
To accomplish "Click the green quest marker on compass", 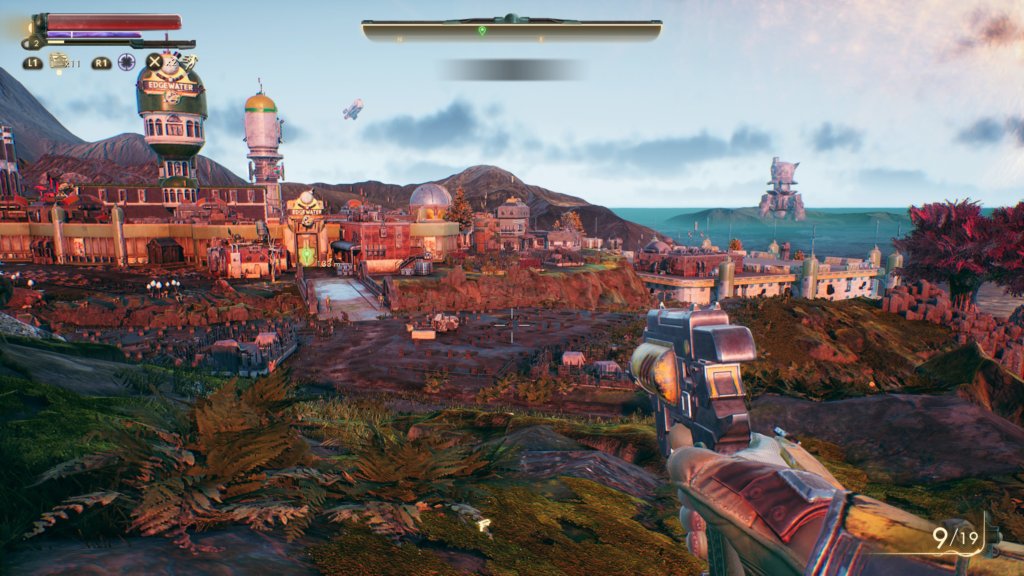I will (482, 31).
